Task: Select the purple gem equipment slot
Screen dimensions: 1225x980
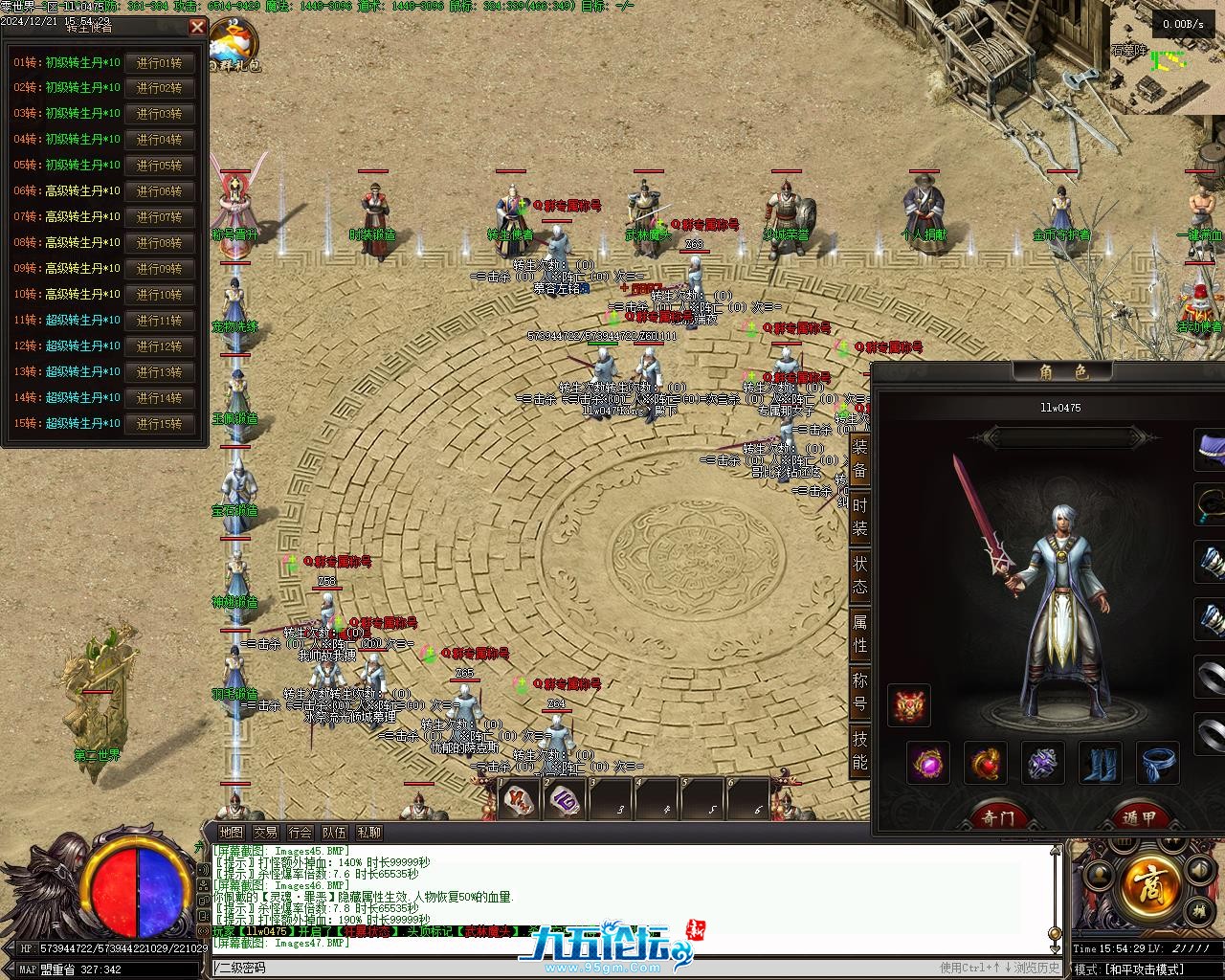Action: (928, 763)
